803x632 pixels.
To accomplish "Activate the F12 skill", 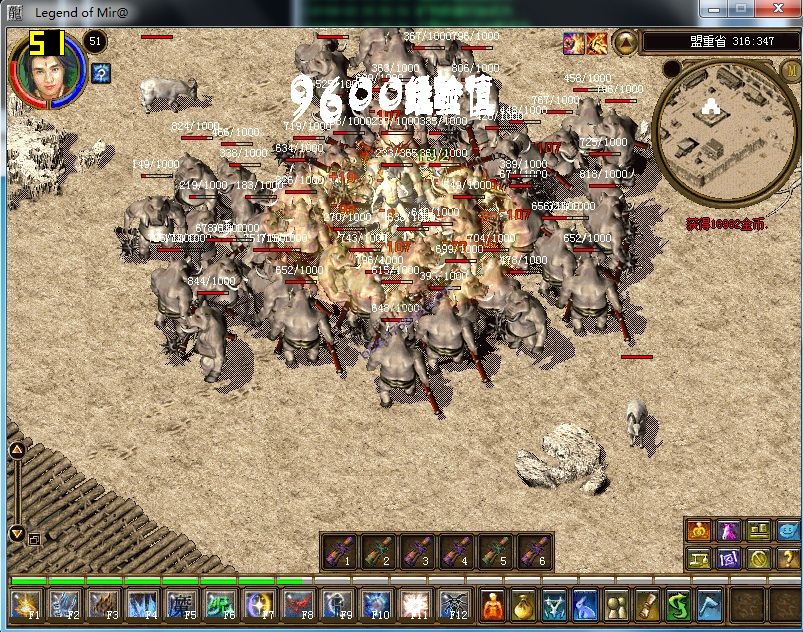I will pyautogui.click(x=455, y=605).
